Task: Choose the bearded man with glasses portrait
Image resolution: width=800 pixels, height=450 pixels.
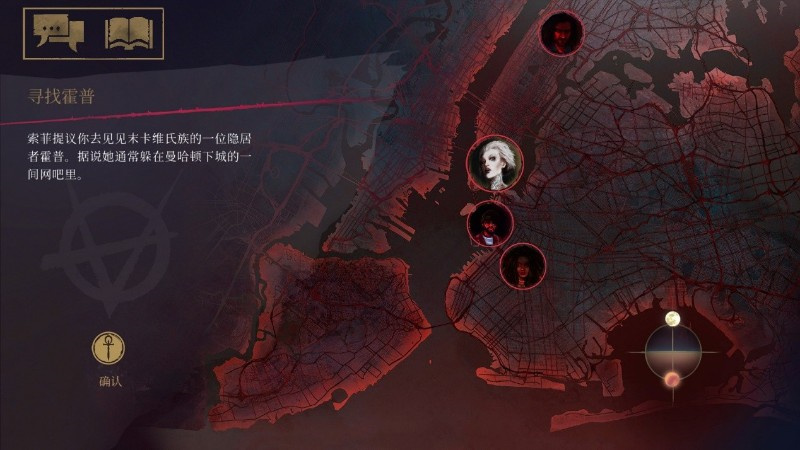Action: (490, 224)
